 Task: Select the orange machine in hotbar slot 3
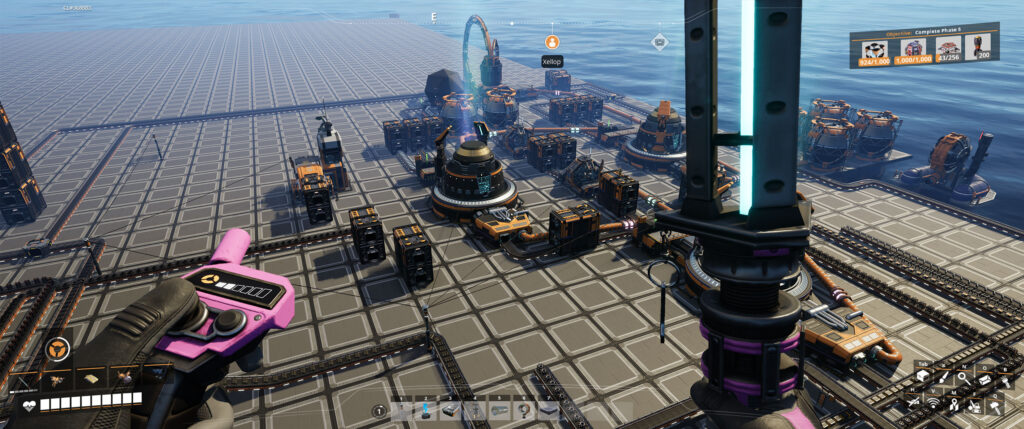click(449, 409)
